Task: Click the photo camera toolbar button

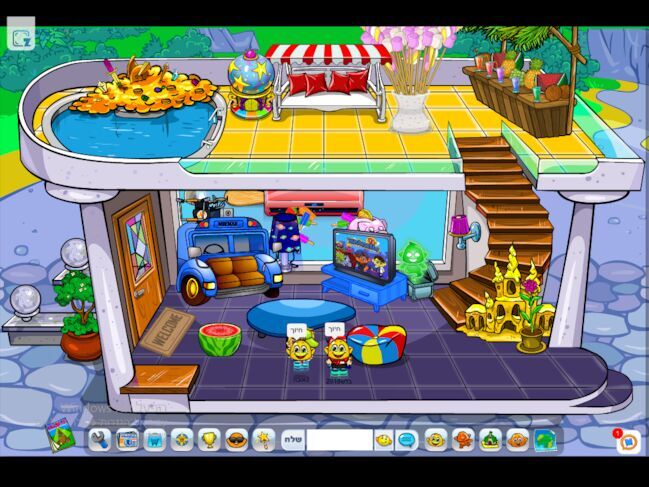Action: point(127,439)
